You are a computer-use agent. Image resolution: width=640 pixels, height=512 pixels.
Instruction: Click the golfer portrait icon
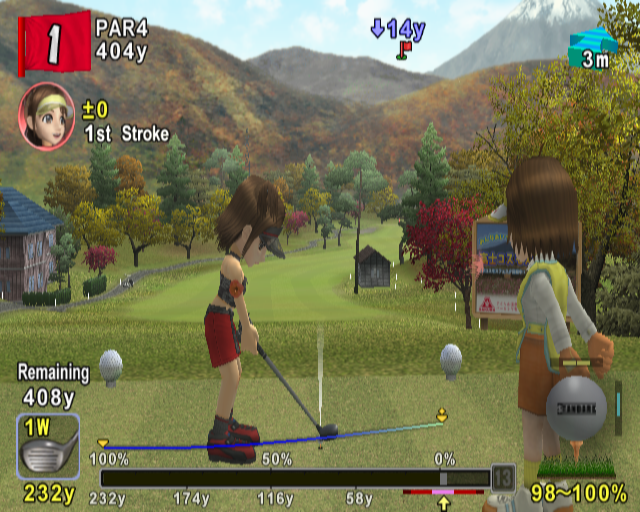pyautogui.click(x=47, y=115)
